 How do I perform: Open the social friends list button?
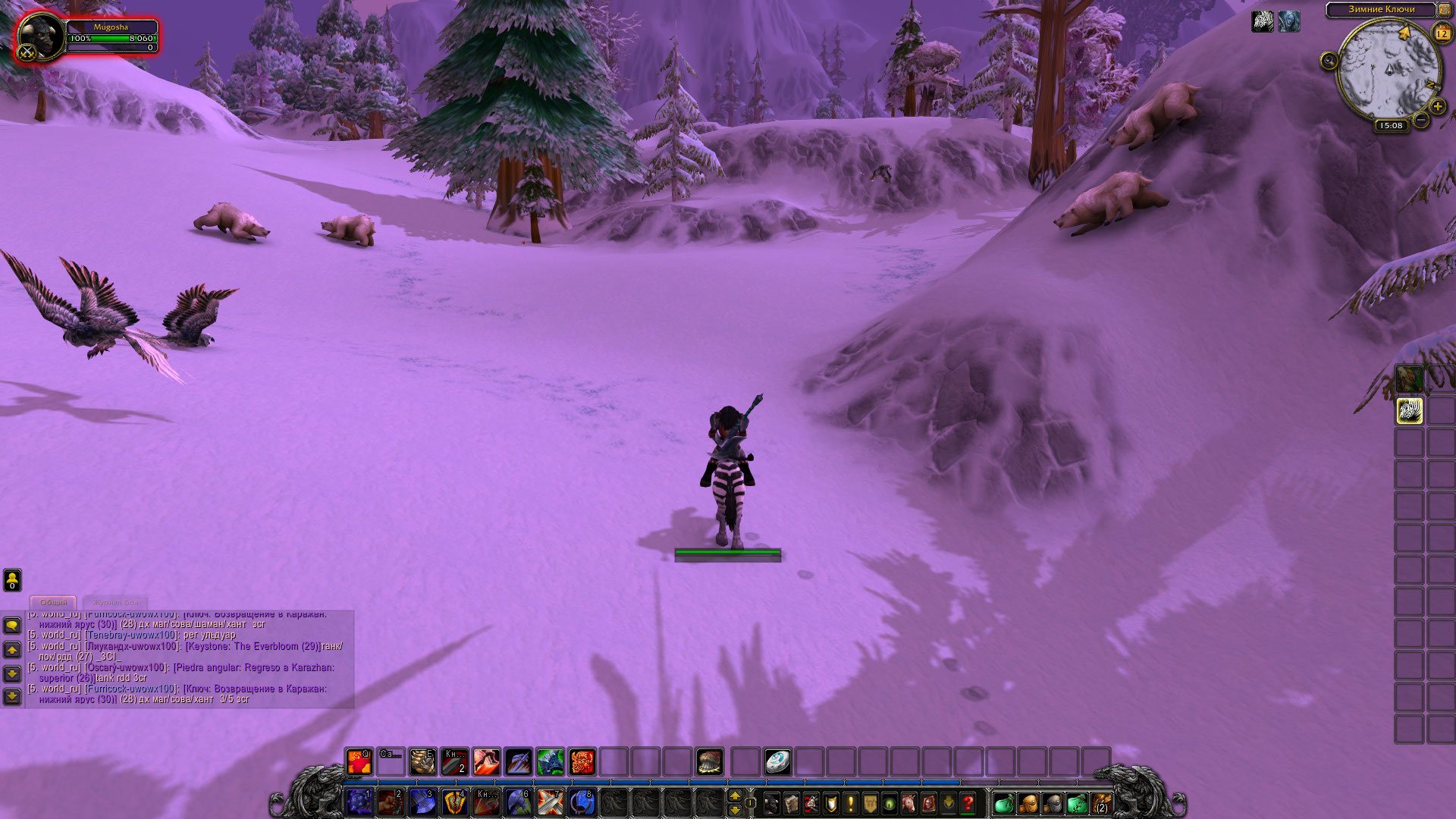(12, 580)
